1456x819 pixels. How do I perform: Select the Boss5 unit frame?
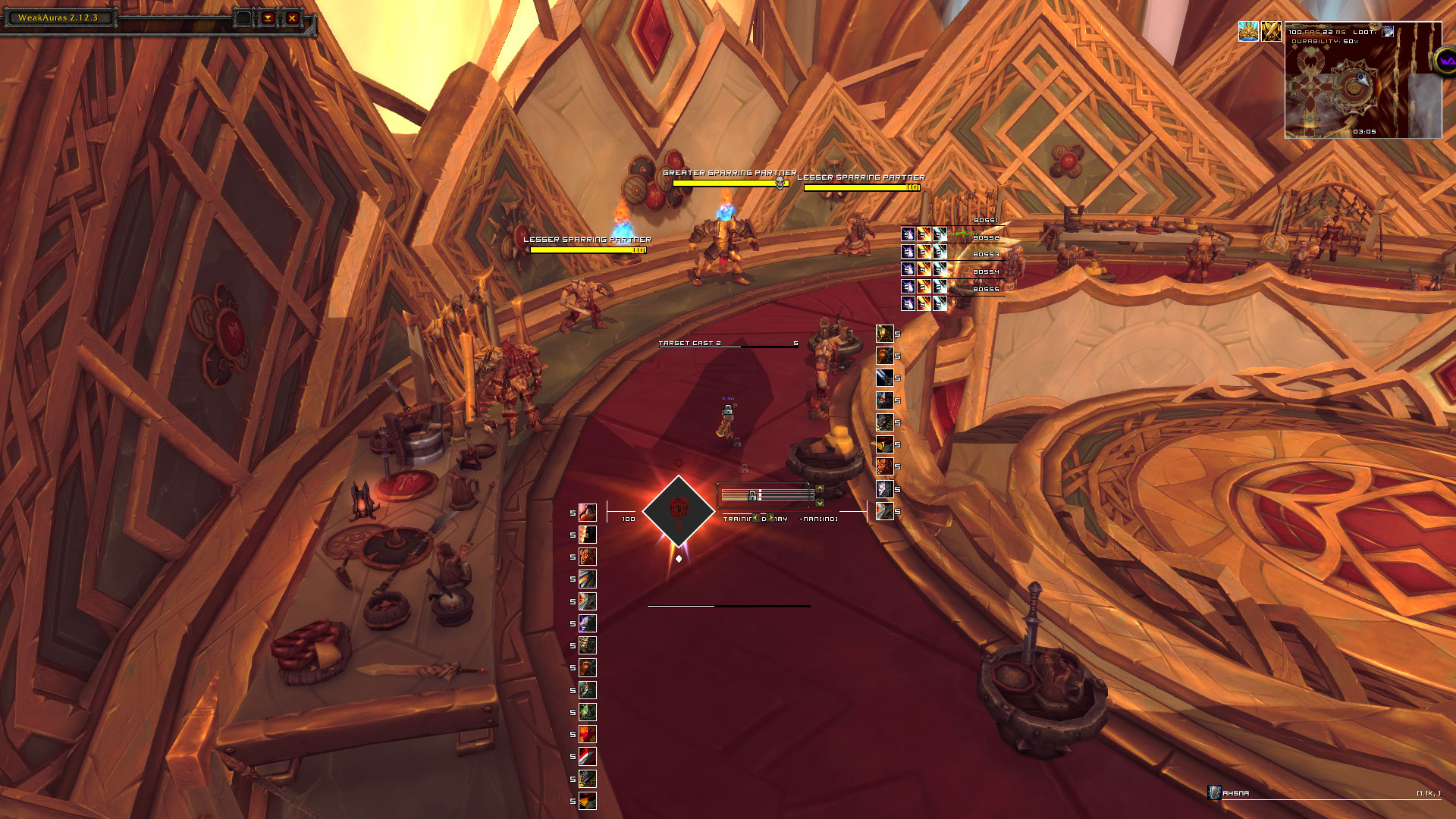click(978, 289)
